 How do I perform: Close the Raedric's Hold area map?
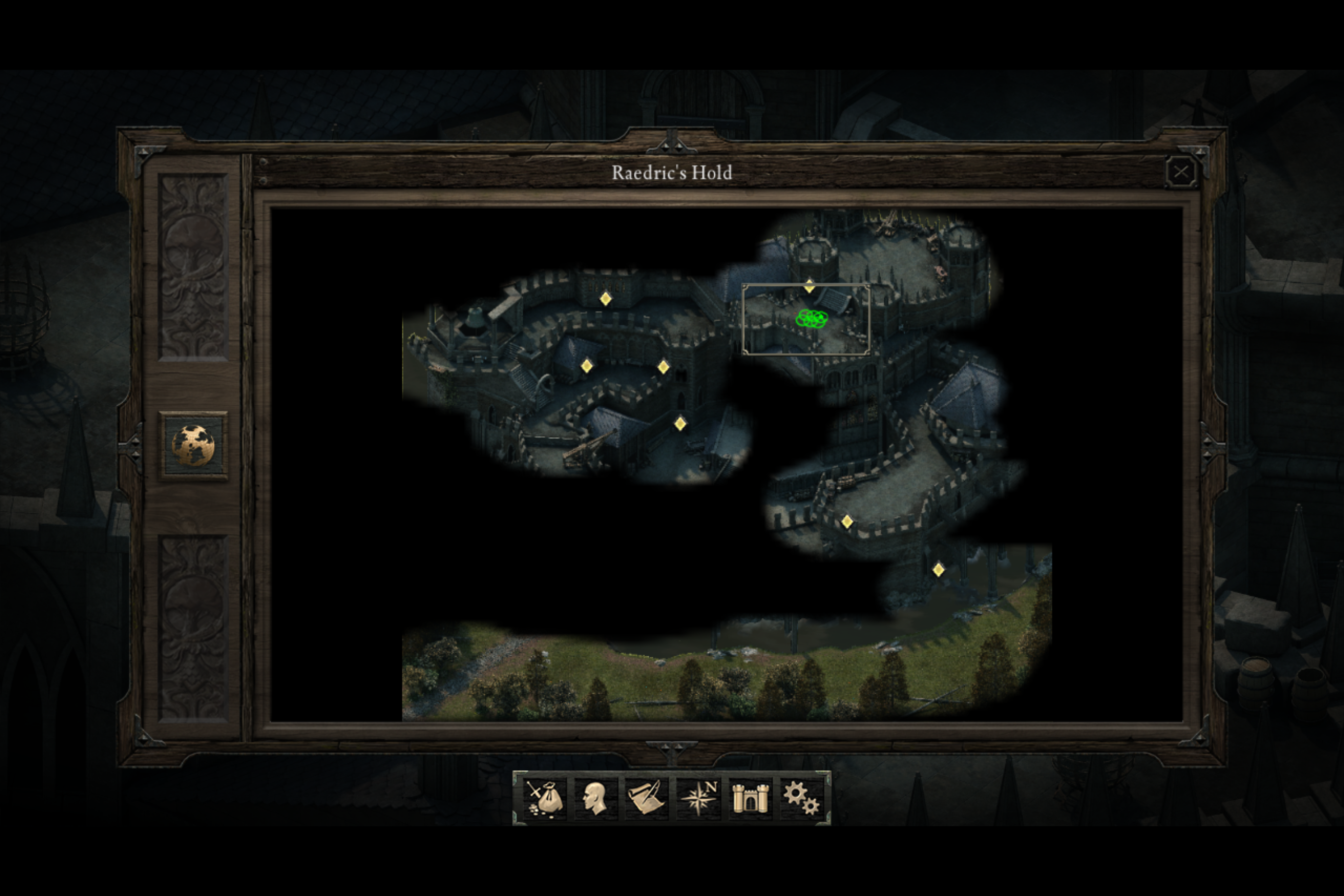point(1180,171)
